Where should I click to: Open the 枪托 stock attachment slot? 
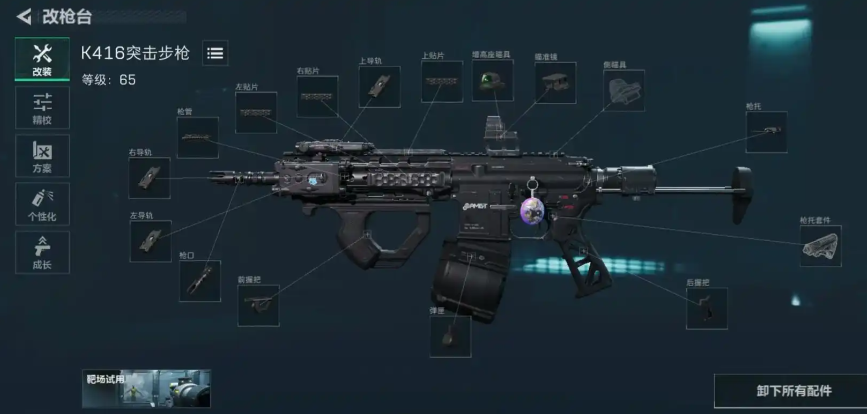766,132
